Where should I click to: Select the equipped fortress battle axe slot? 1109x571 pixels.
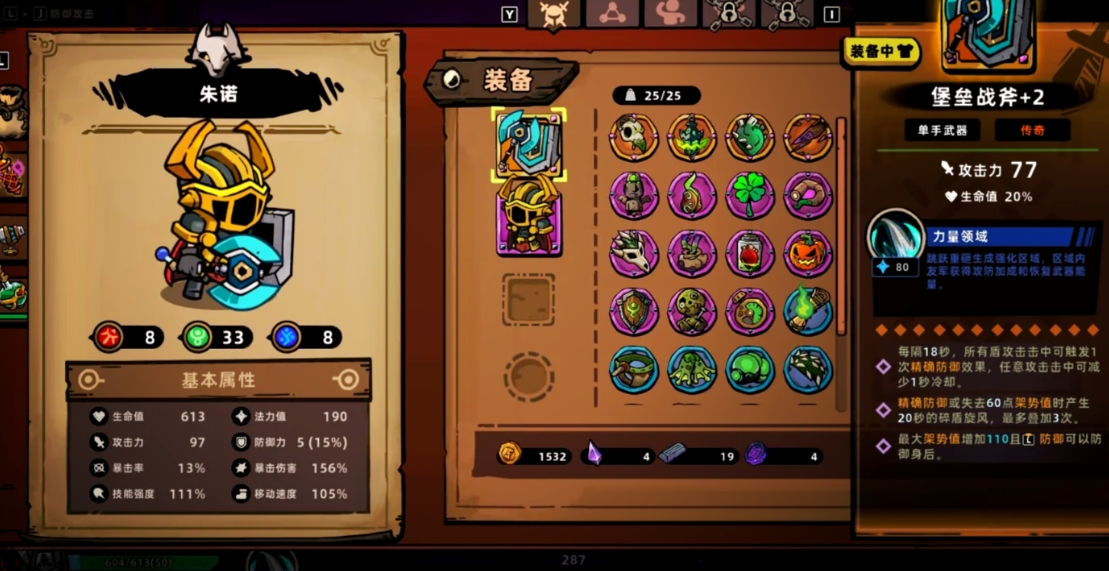point(529,145)
